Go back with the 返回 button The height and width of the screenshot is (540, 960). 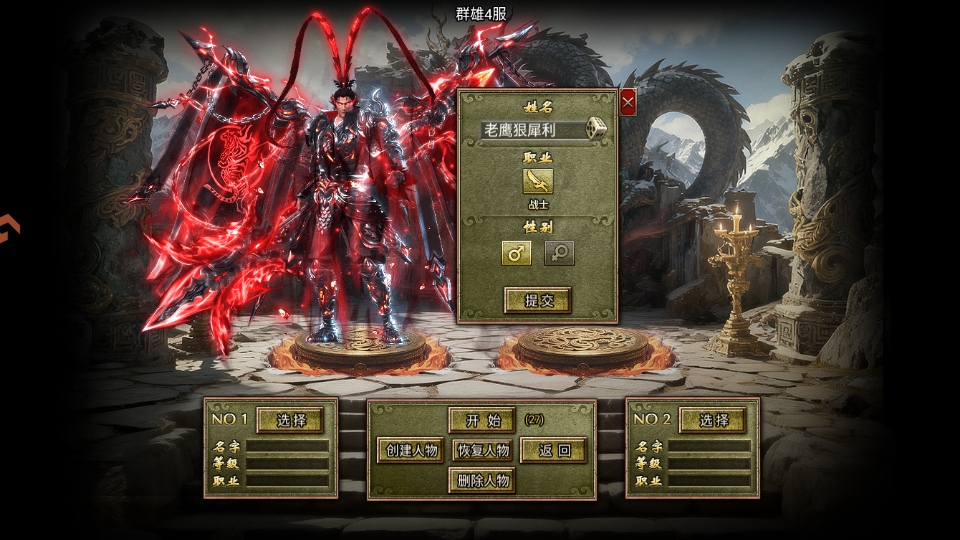tap(553, 450)
